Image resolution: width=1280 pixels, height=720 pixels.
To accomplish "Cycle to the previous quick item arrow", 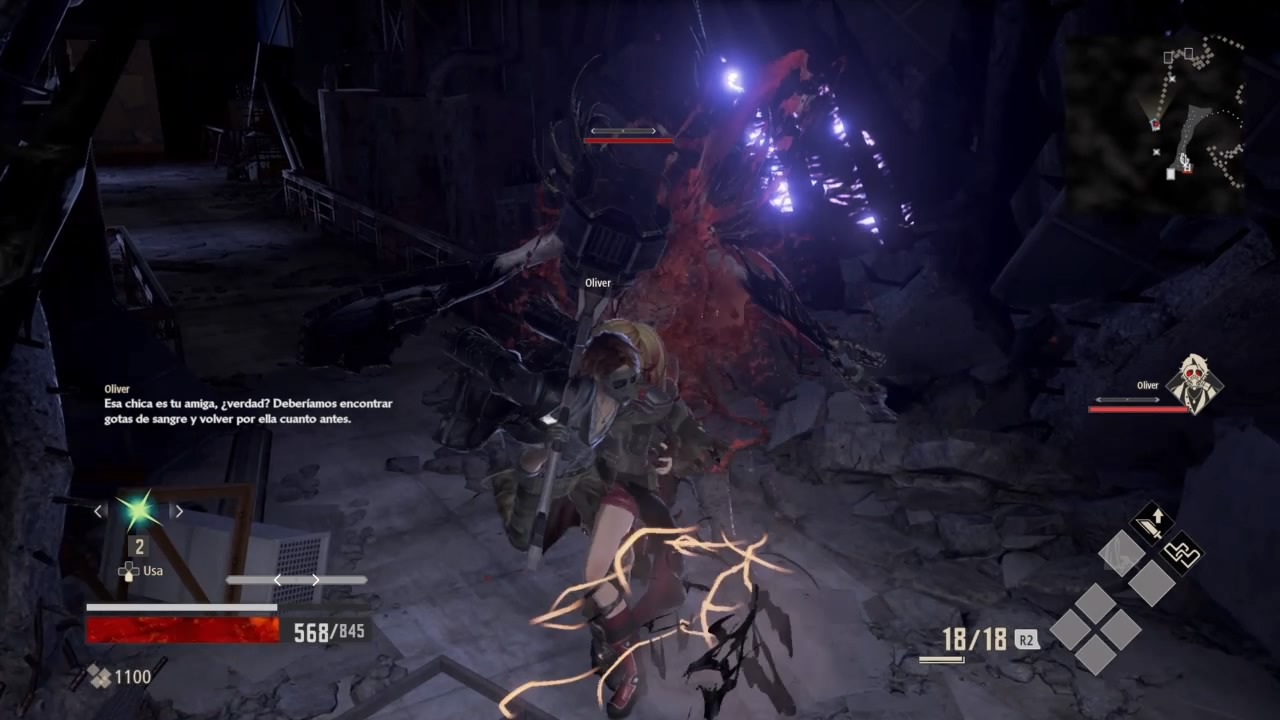I will pos(98,511).
